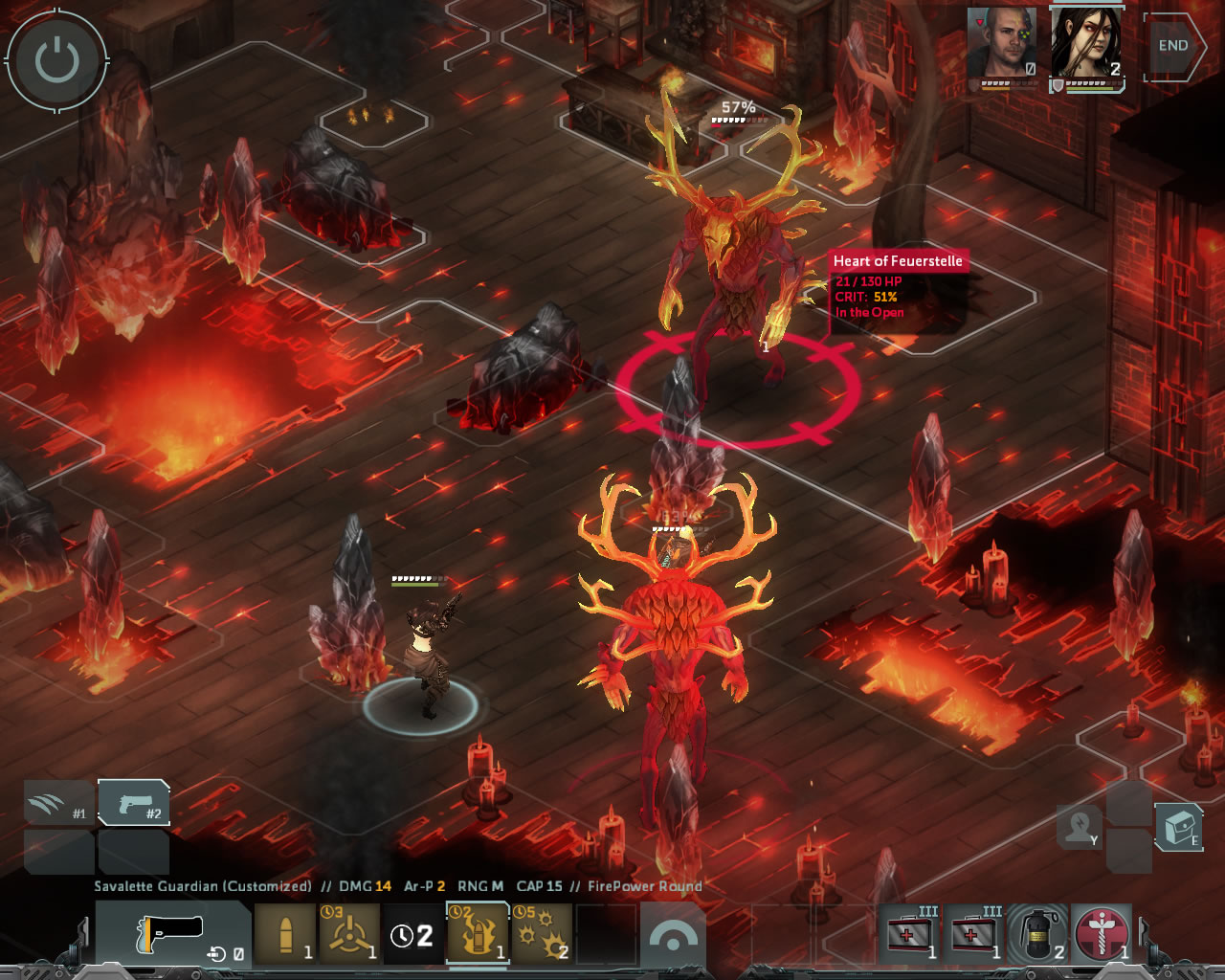This screenshot has width=1225, height=980.
Task: Use the multi-burst chain shot ability
Action: click(542, 934)
